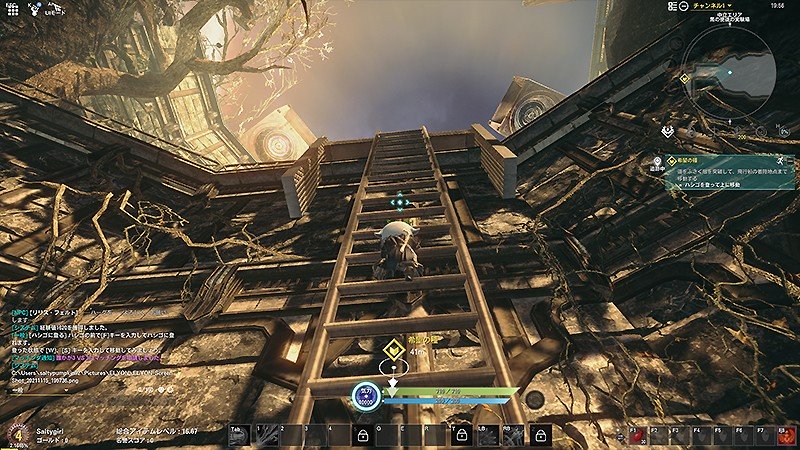Open the チャンネル1 channel dropdown
Screen dimensions: 800x450
(712, 6)
